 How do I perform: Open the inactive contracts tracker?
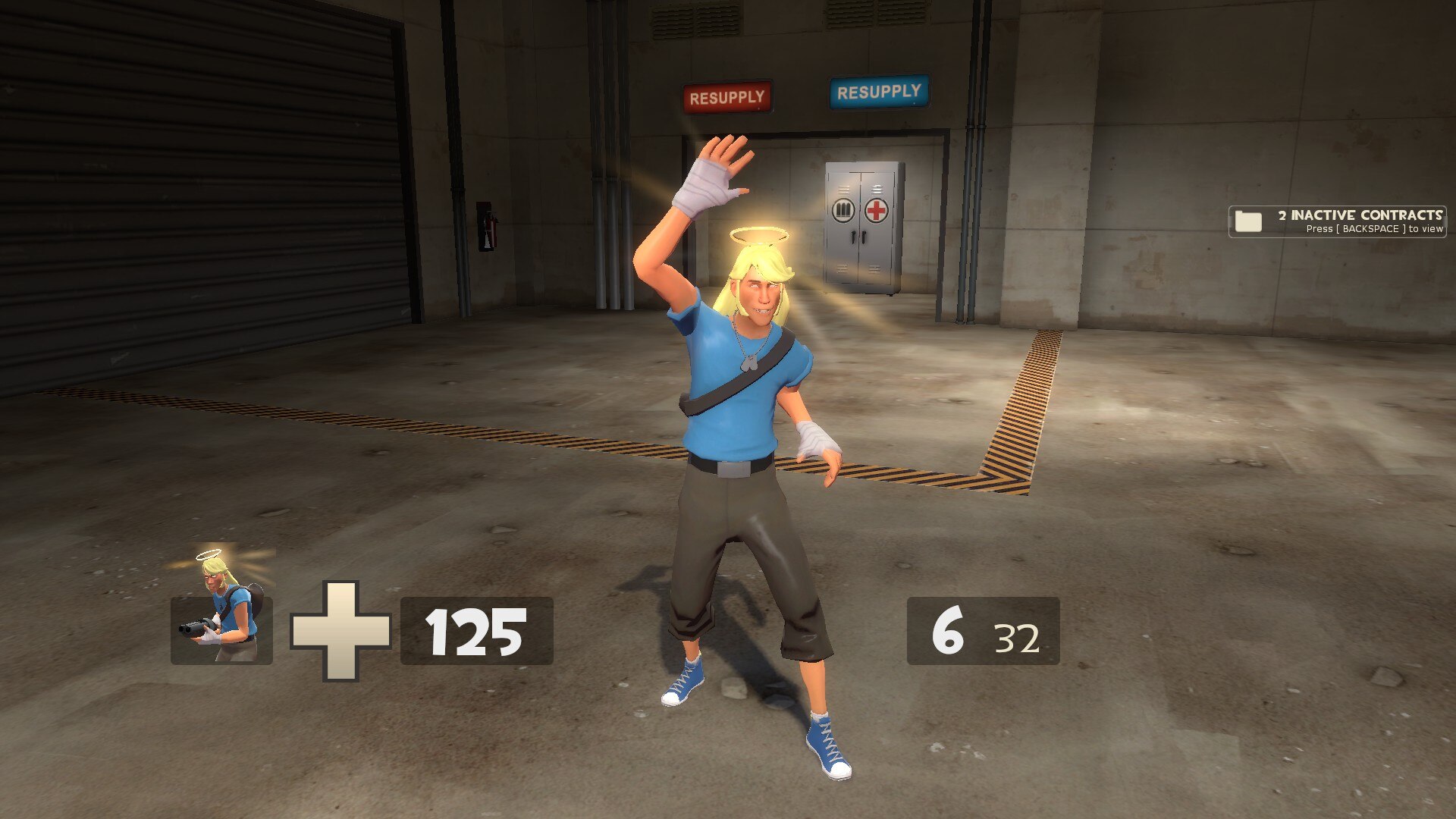click(x=1337, y=221)
